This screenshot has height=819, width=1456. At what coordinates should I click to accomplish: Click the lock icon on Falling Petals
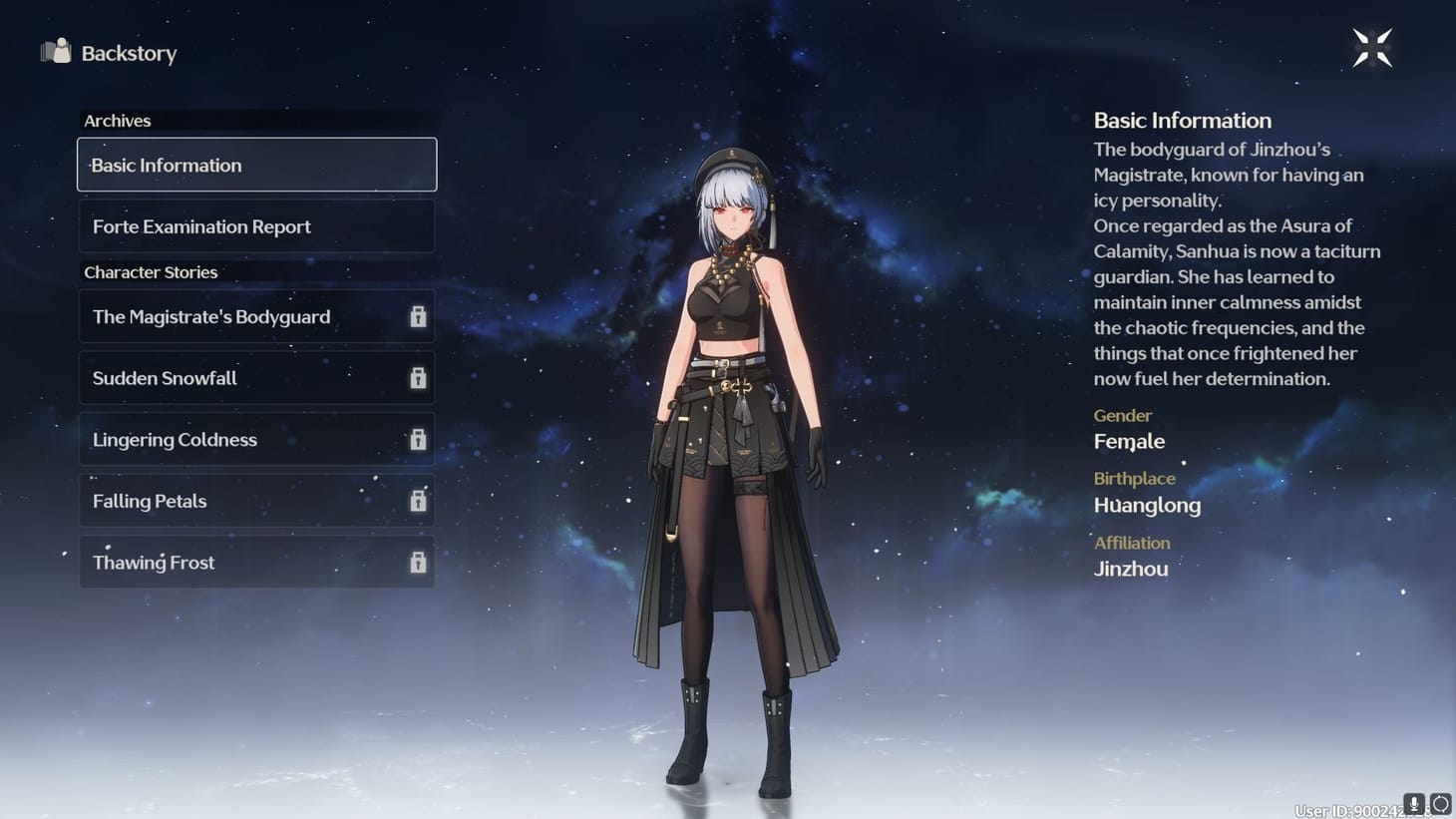click(416, 501)
